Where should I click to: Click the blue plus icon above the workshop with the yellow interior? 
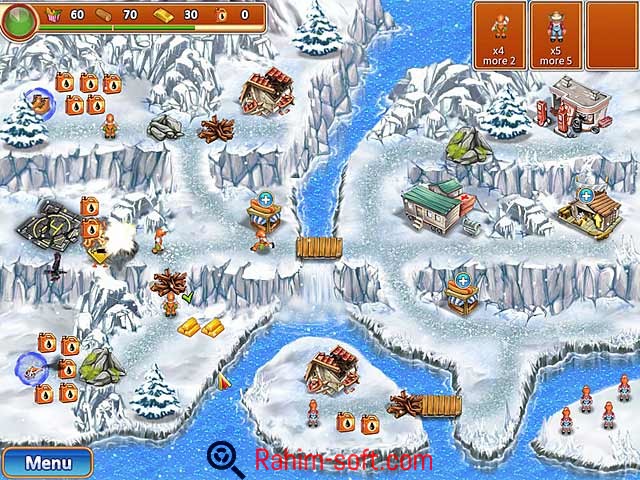click(585, 194)
